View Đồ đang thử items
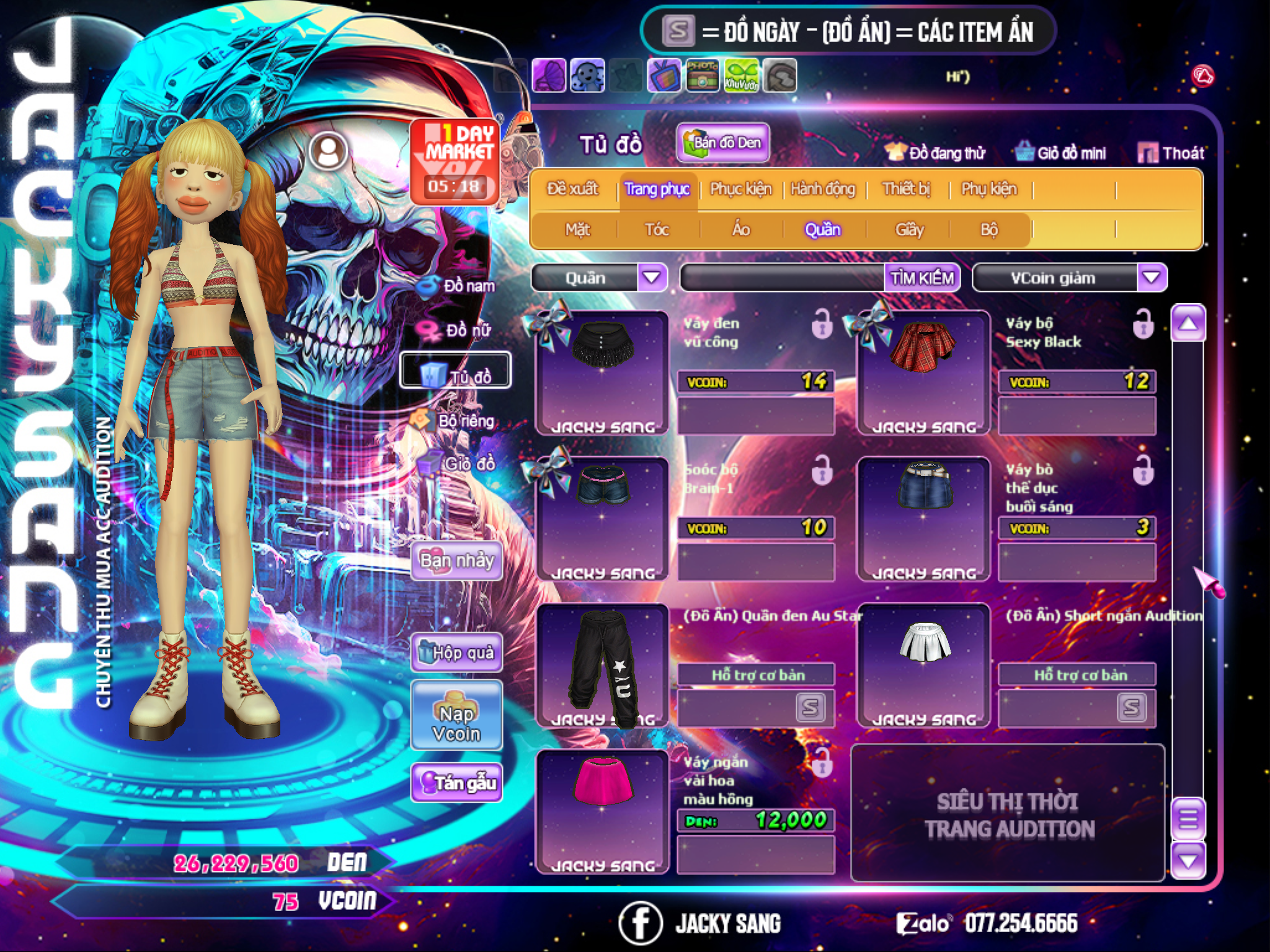 point(936,153)
